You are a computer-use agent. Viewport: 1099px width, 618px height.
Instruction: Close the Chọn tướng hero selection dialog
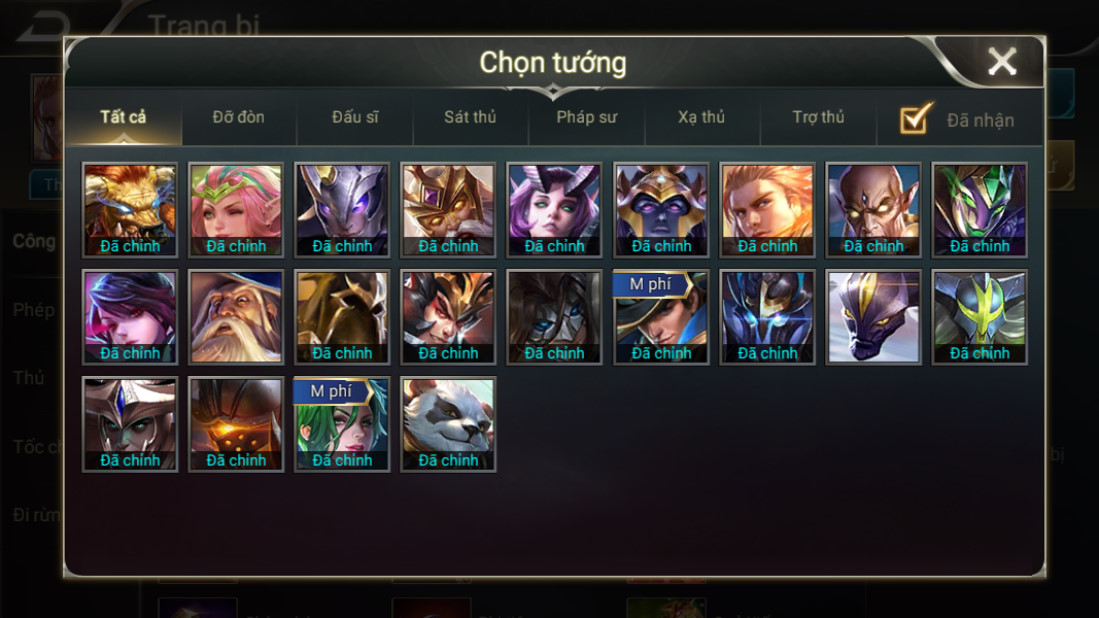point(1001,62)
